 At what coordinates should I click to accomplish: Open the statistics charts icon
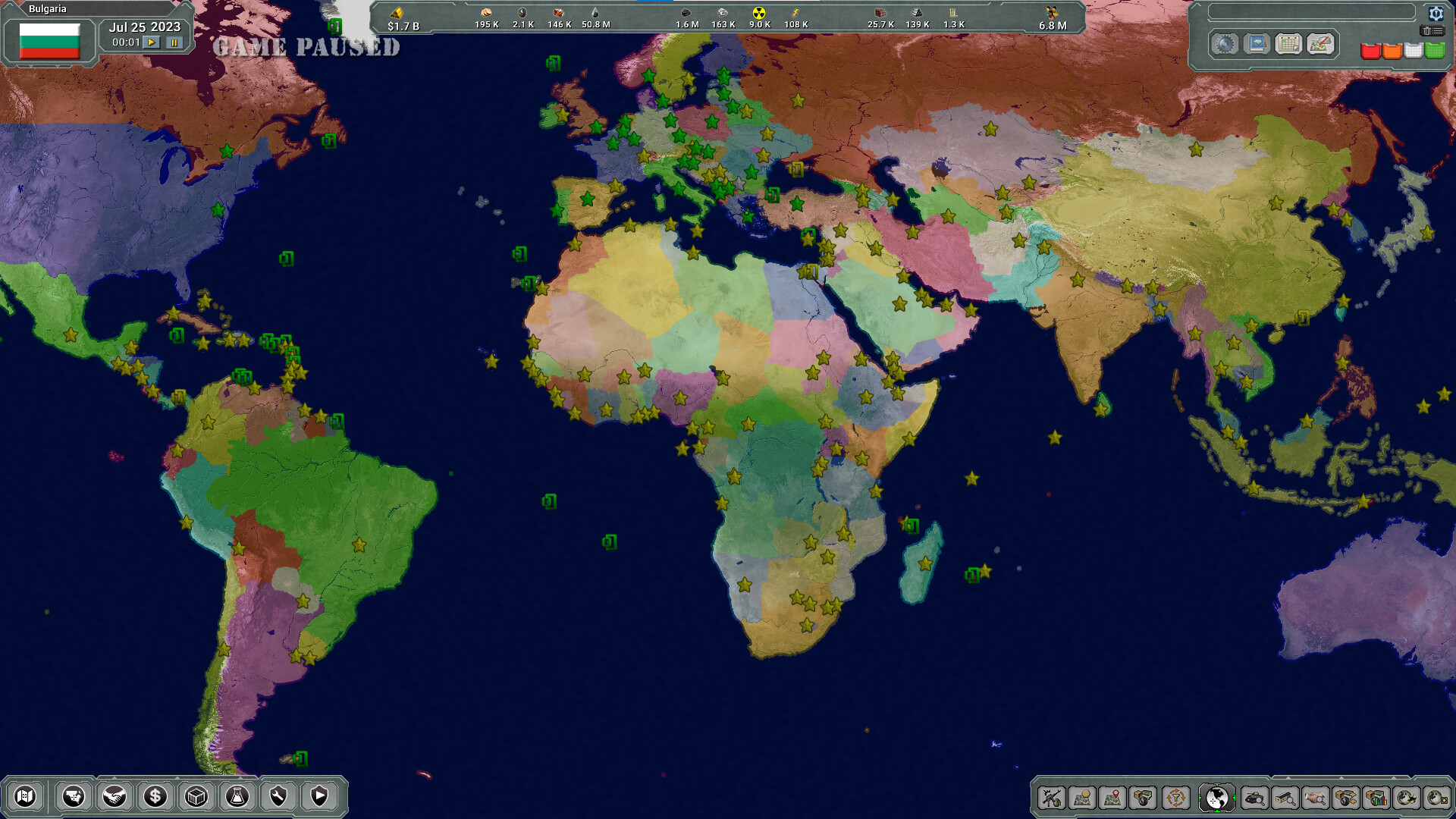pyautogui.click(x=1376, y=797)
